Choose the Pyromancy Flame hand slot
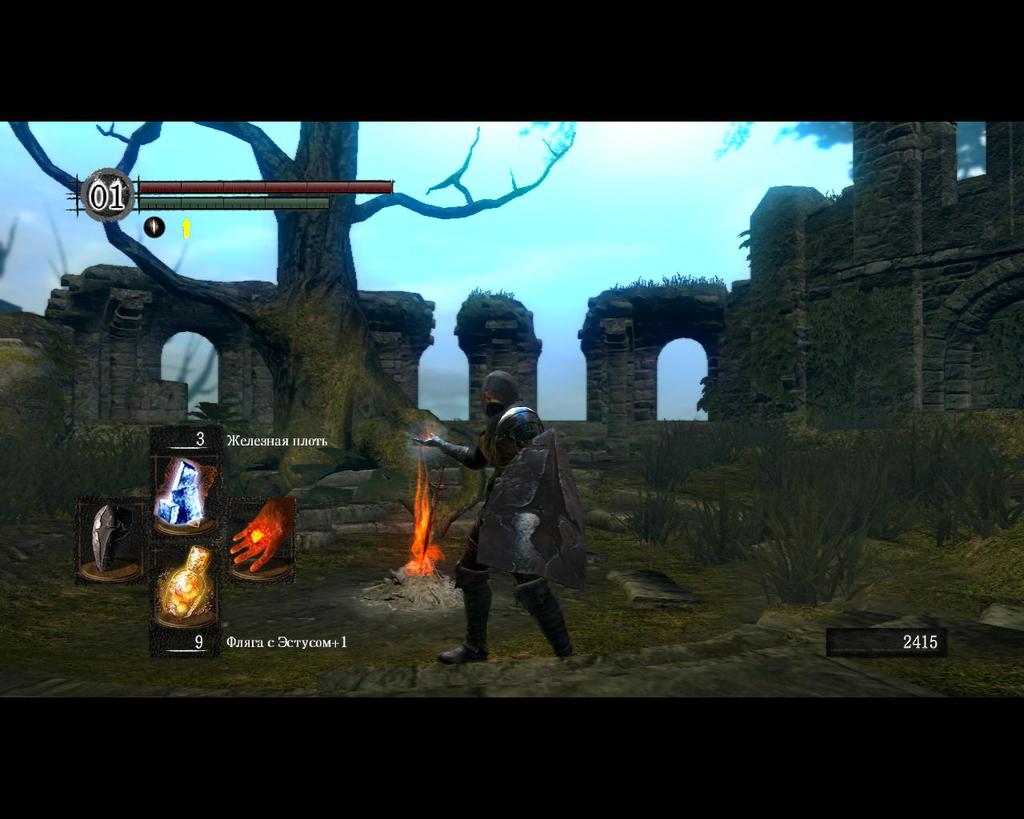1024x819 pixels. 262,538
